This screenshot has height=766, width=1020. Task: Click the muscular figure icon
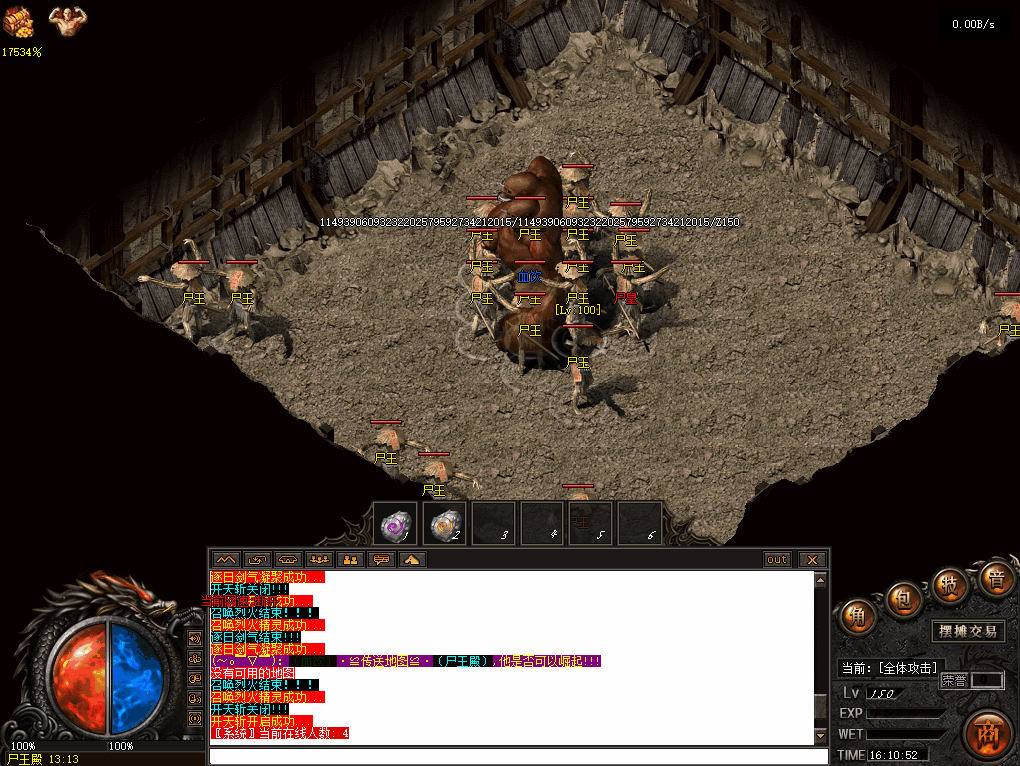67,18
